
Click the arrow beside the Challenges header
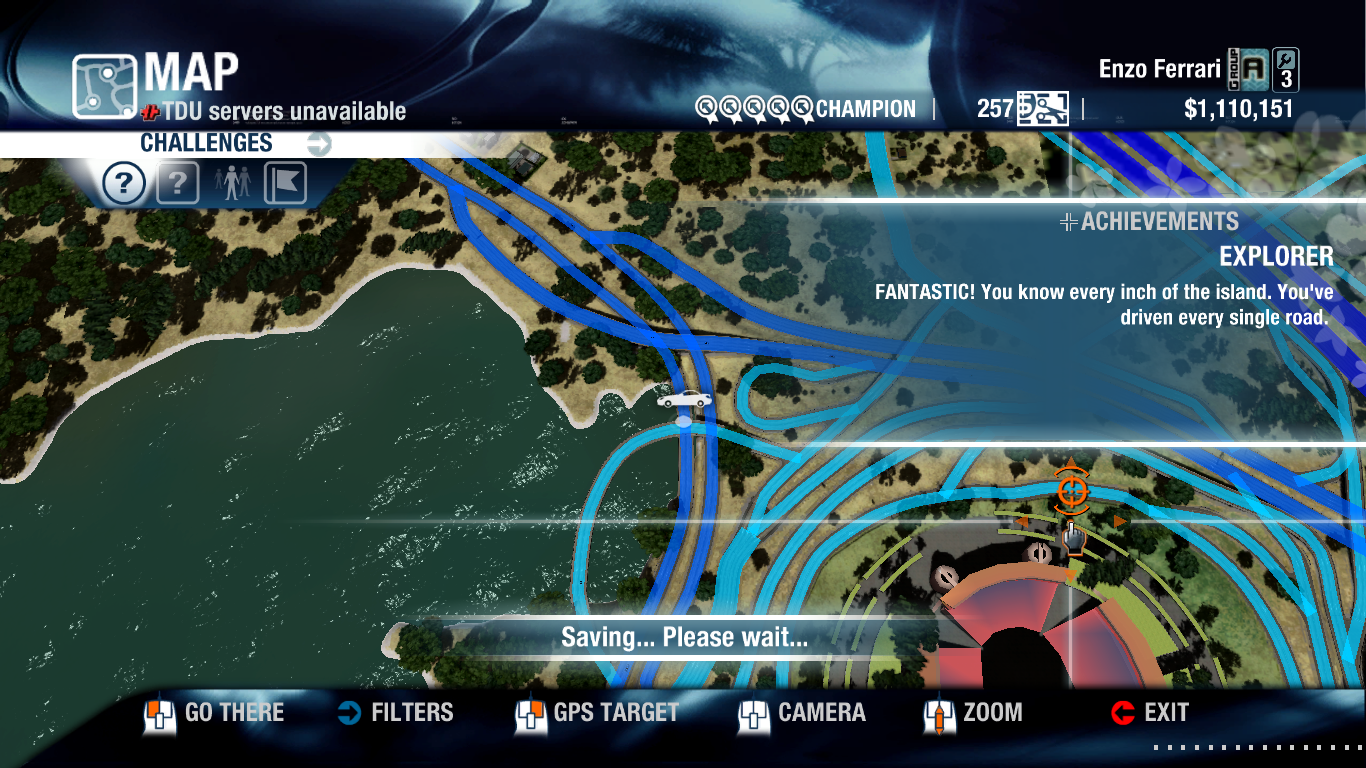pos(319,144)
